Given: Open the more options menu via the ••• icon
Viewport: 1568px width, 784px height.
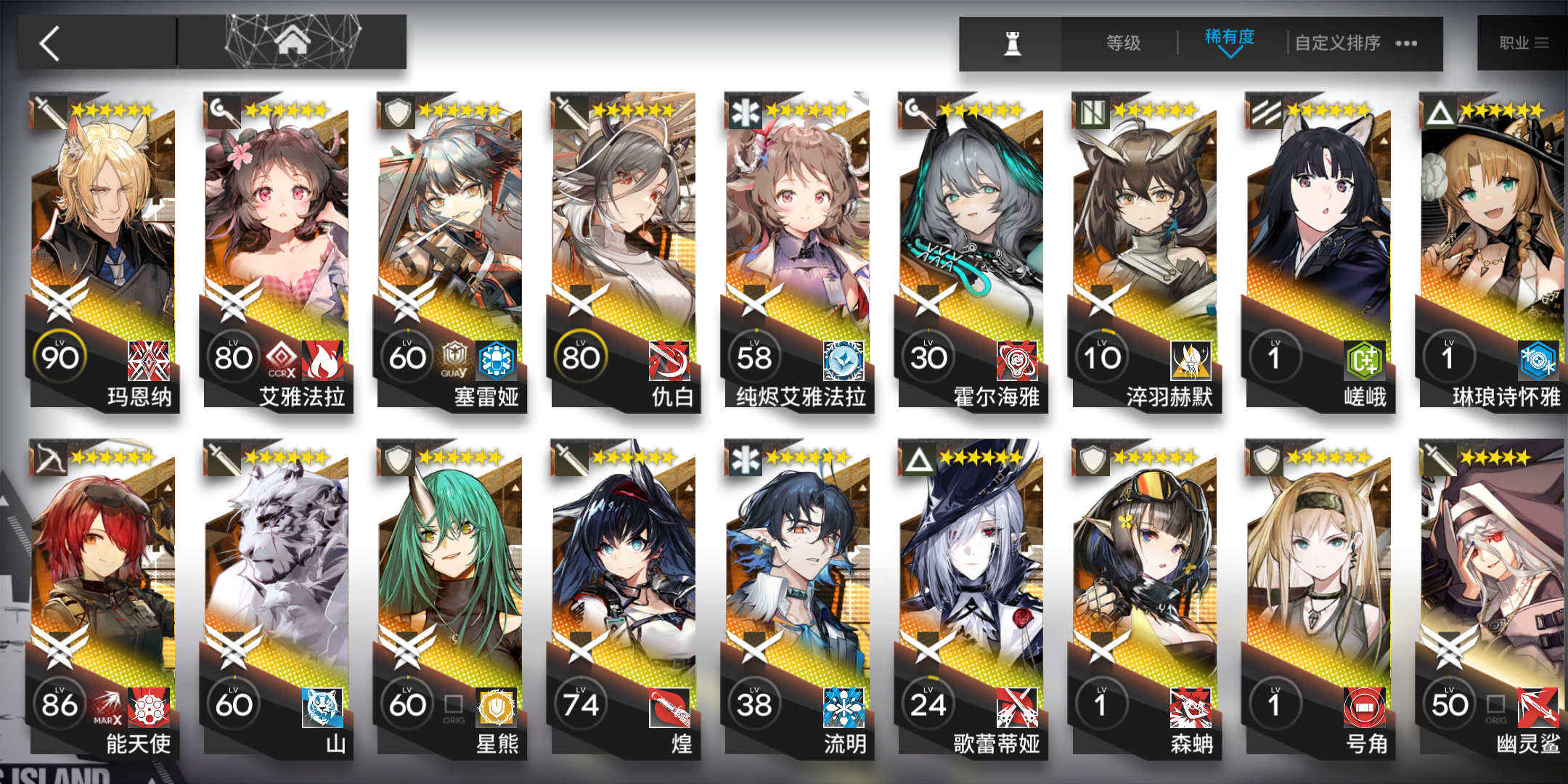Looking at the screenshot, I should tap(1405, 44).
